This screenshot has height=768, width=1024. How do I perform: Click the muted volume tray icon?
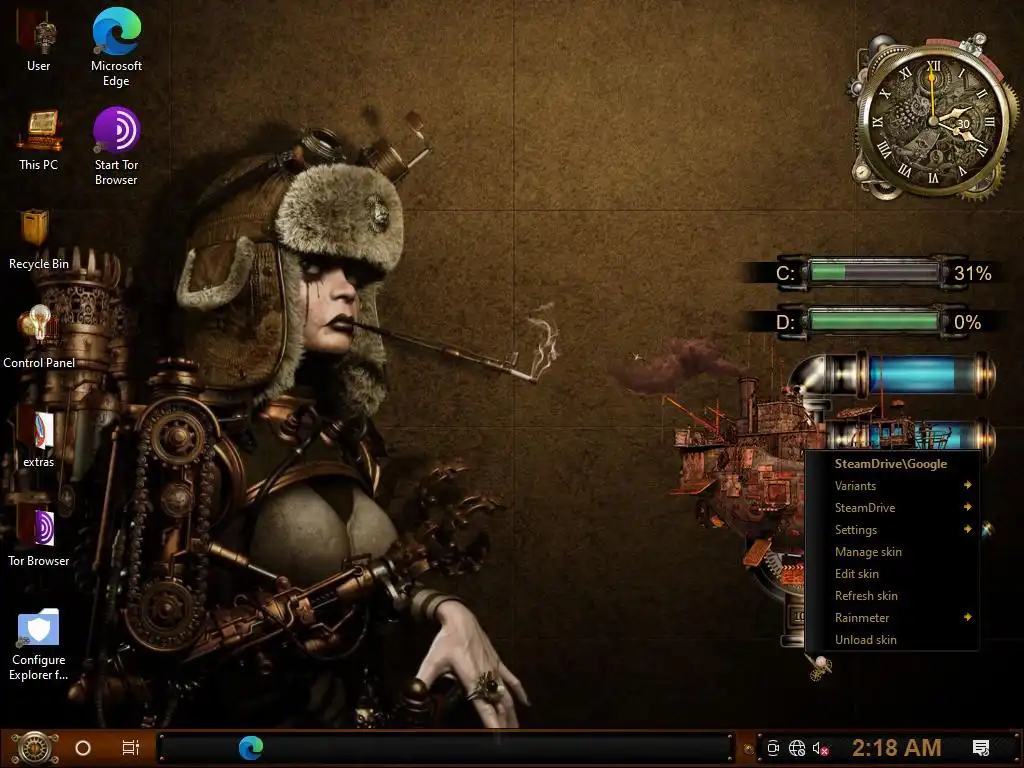(x=821, y=748)
